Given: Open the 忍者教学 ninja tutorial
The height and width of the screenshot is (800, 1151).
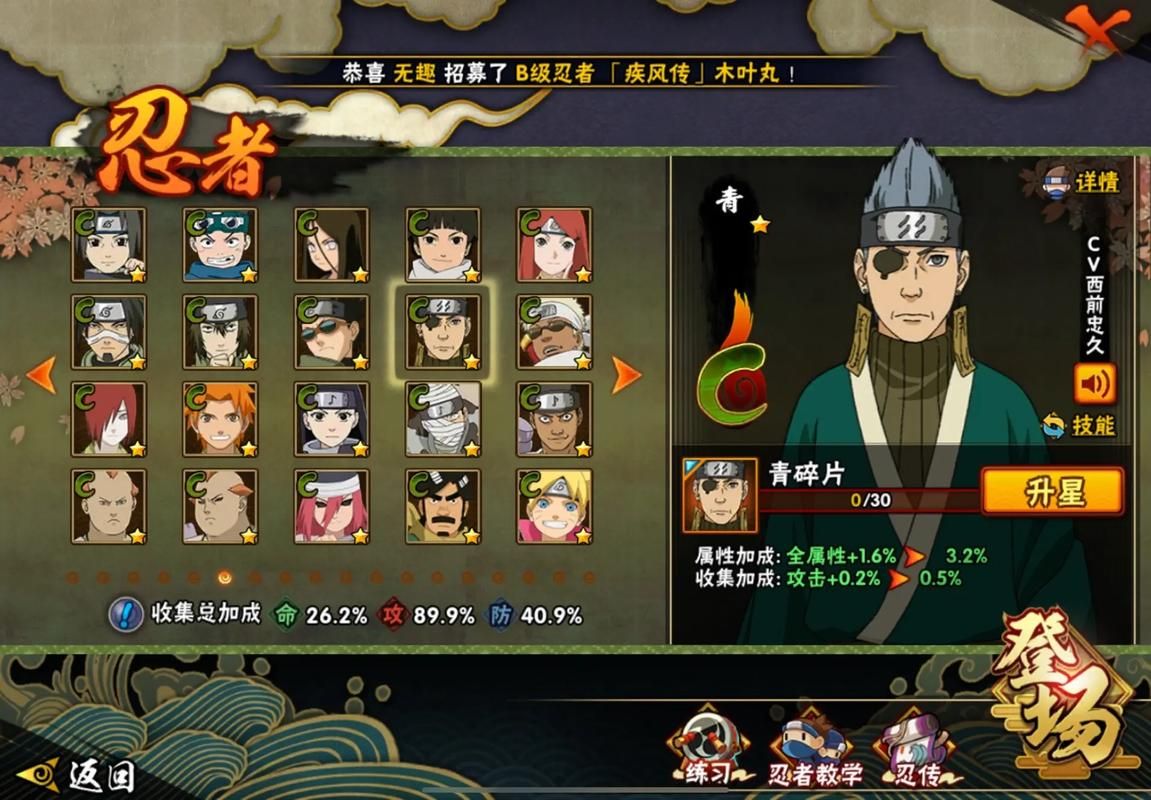Looking at the screenshot, I should pos(816,752).
